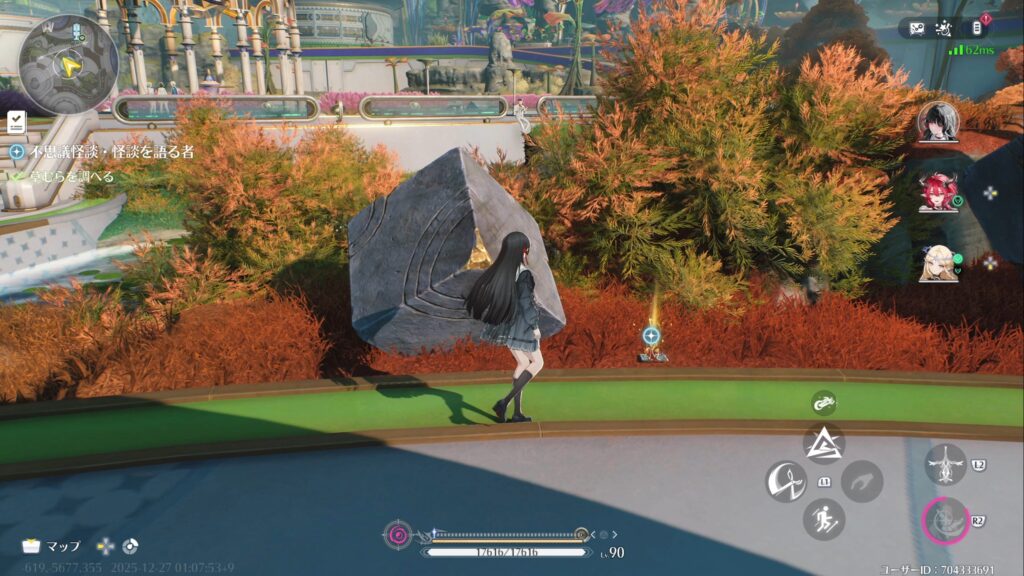Viewport: 1024px width, 576px height.
Task: Open the quest checklist icon
Action: pyautogui.click(x=17, y=122)
